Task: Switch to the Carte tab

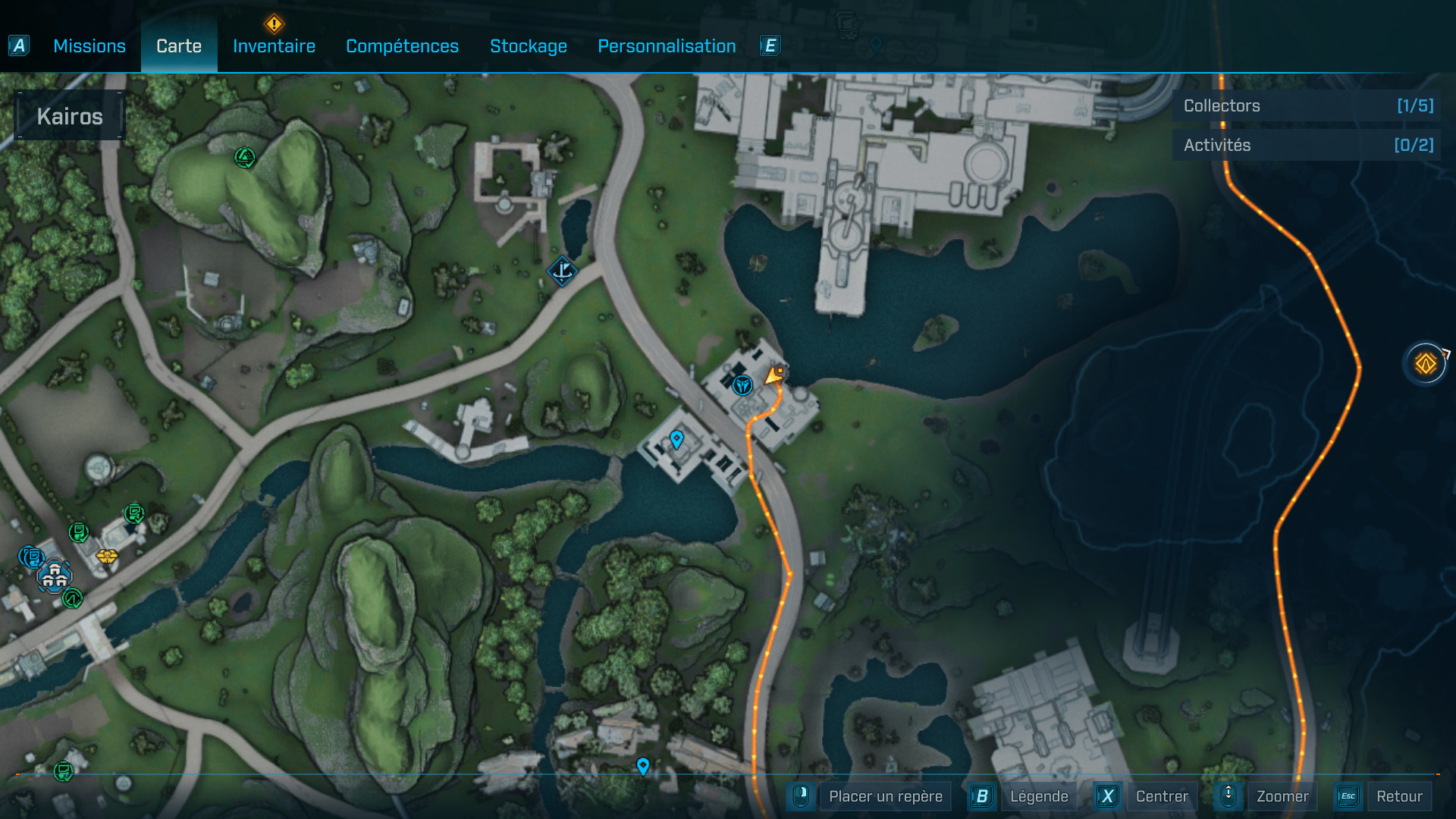Action: click(179, 46)
